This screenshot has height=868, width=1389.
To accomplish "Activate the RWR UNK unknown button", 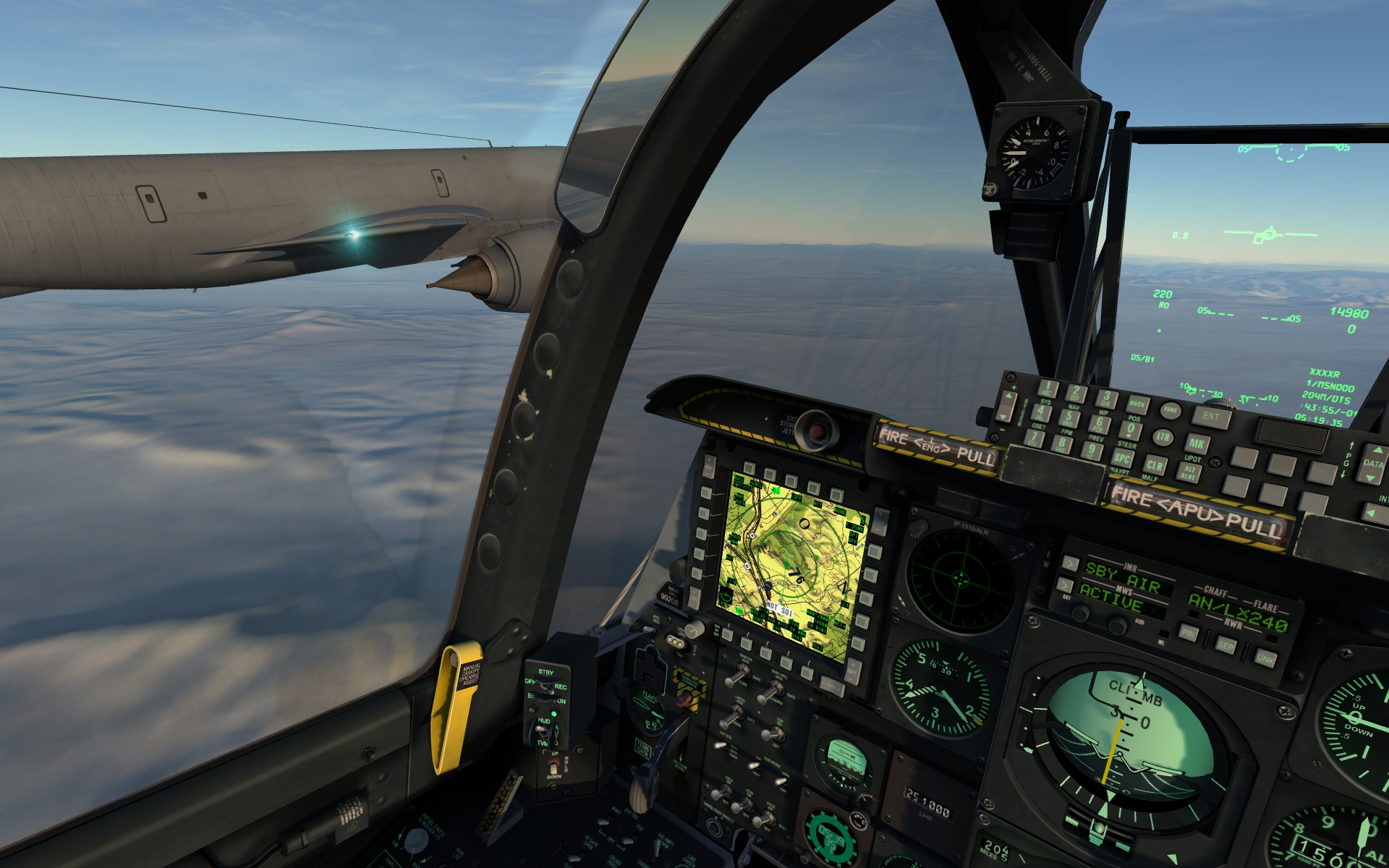I will (x=1265, y=657).
